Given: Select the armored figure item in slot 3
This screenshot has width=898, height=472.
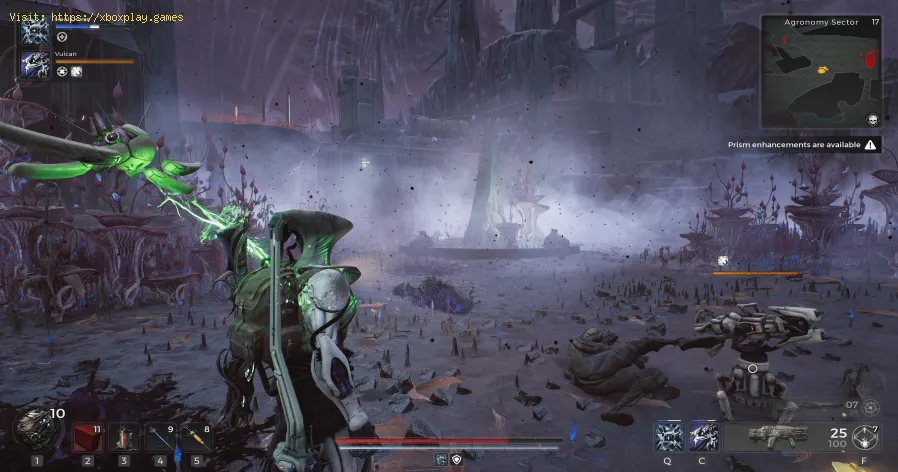Looking at the screenshot, I should coord(124,436).
